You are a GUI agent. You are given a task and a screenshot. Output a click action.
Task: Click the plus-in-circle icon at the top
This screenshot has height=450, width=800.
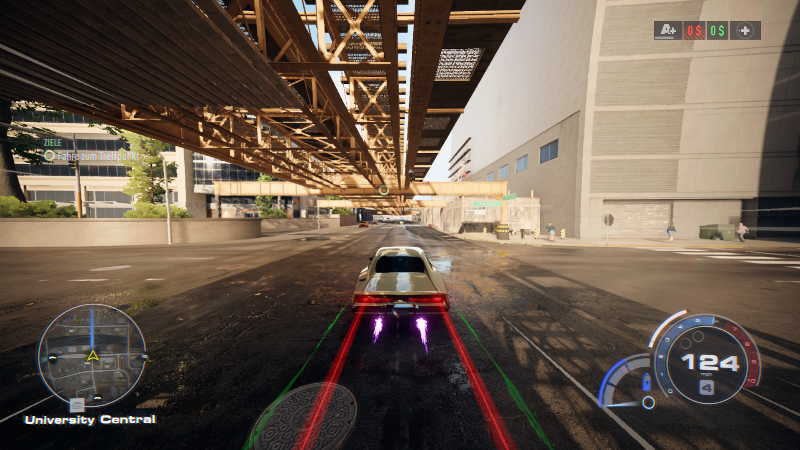pos(745,30)
